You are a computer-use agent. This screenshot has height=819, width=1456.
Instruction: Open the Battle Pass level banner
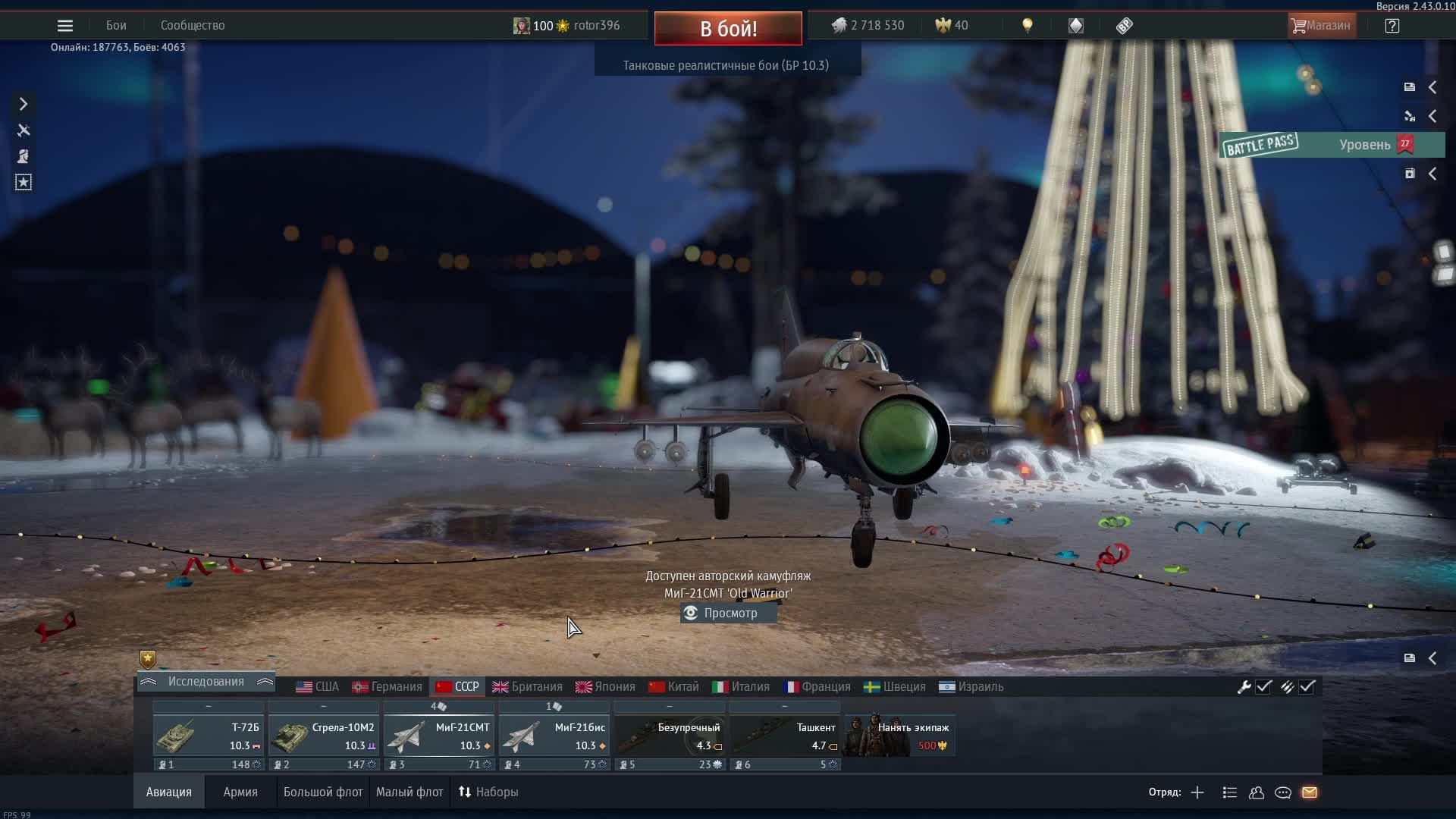pyautogui.click(x=1332, y=145)
